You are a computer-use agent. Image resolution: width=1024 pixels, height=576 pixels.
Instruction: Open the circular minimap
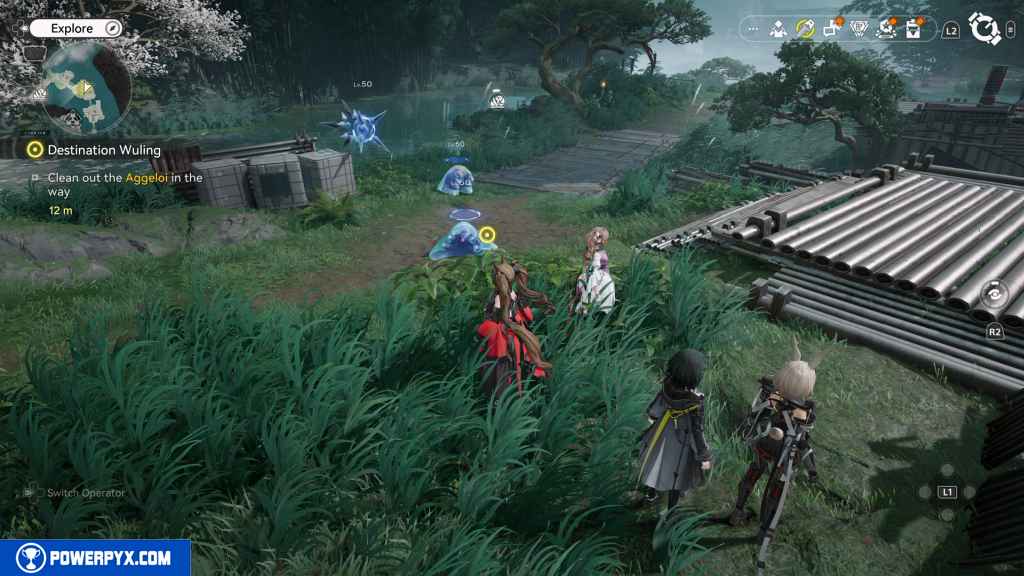[x=86, y=86]
